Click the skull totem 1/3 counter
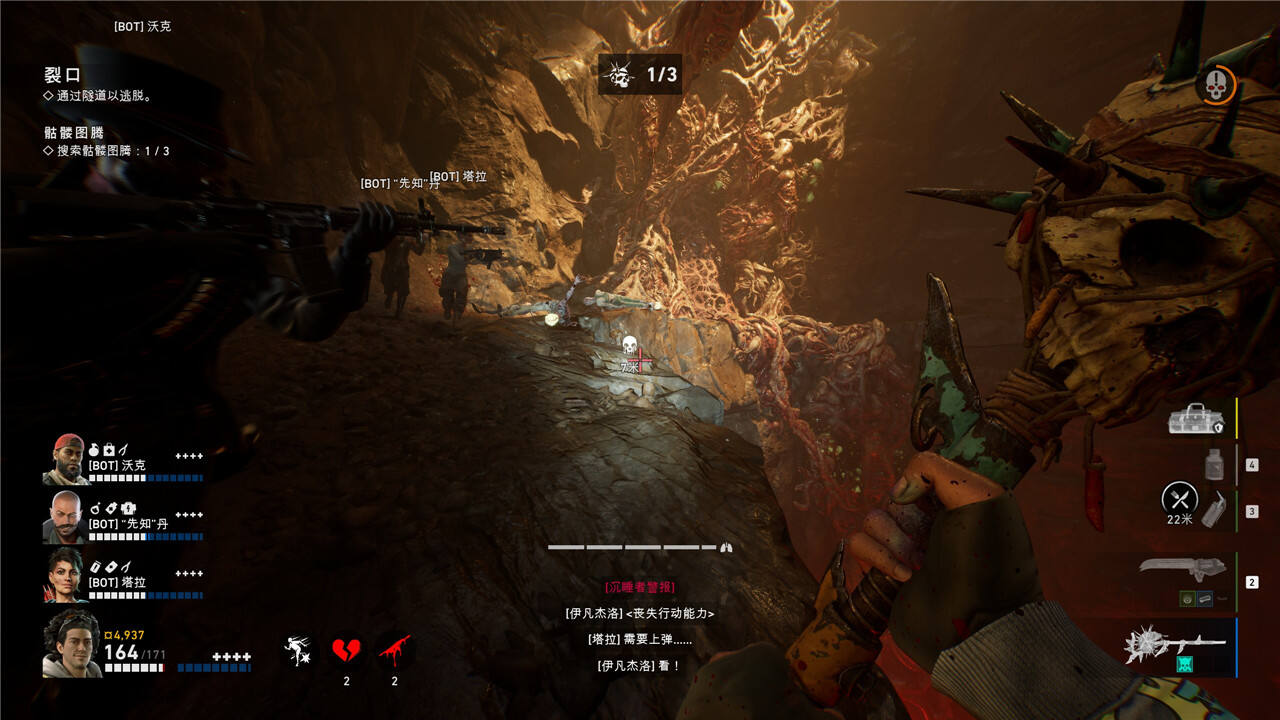The width and height of the screenshot is (1280, 720). point(640,75)
